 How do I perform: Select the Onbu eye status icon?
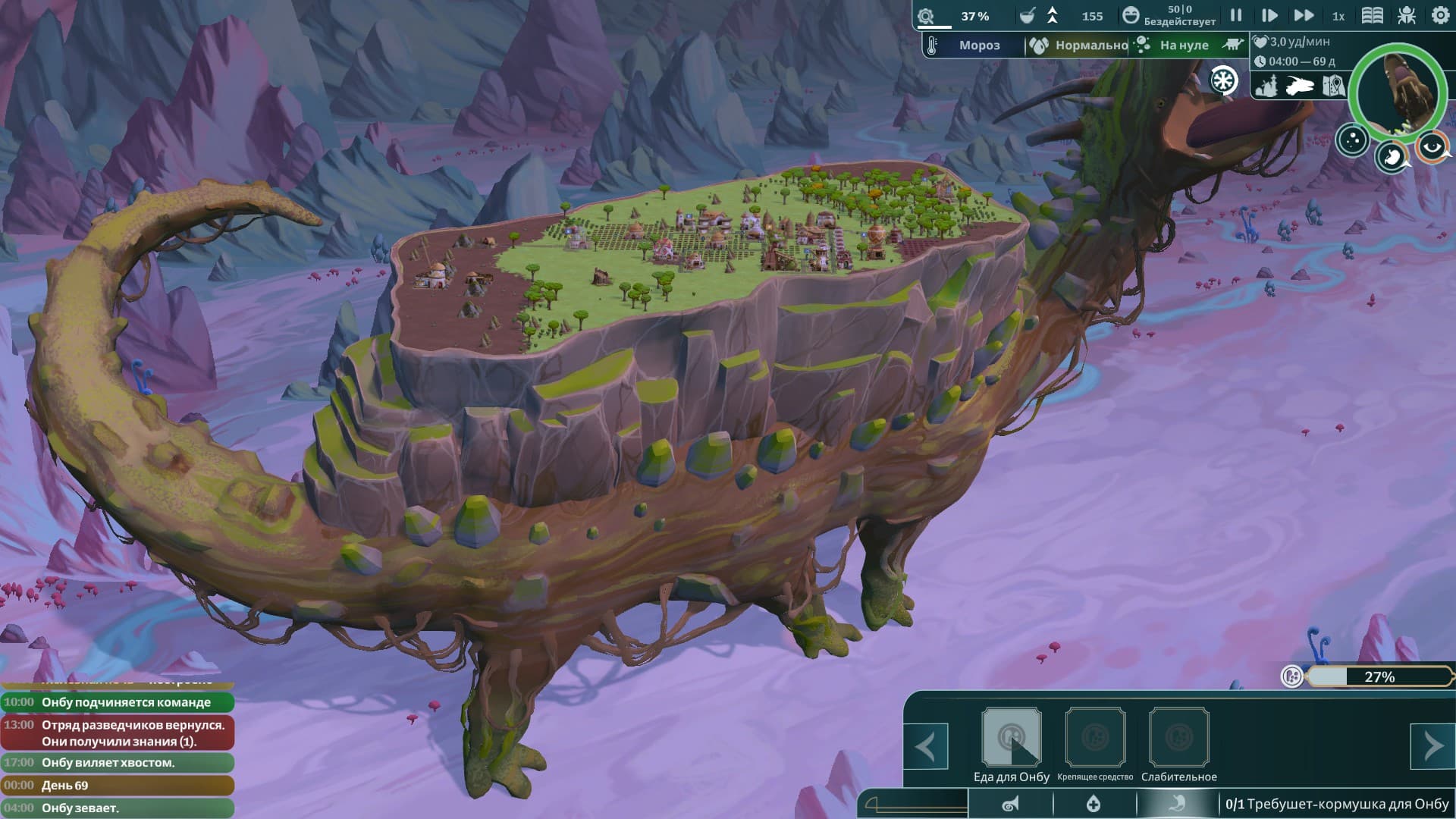[x=1432, y=147]
